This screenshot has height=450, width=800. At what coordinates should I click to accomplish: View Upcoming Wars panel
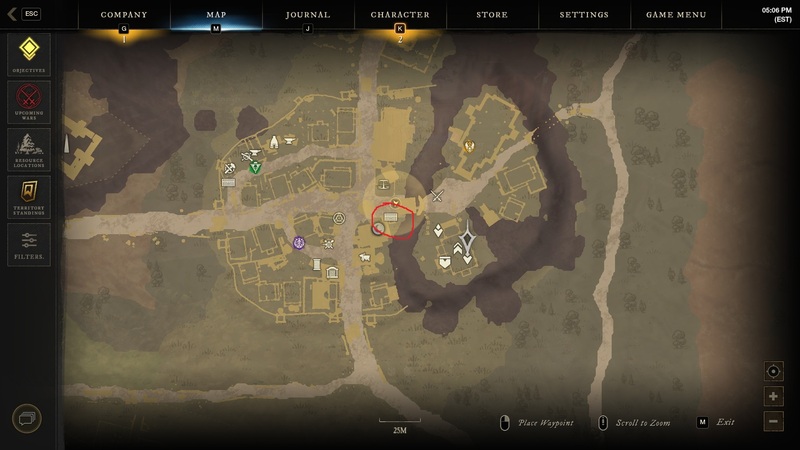pos(28,102)
